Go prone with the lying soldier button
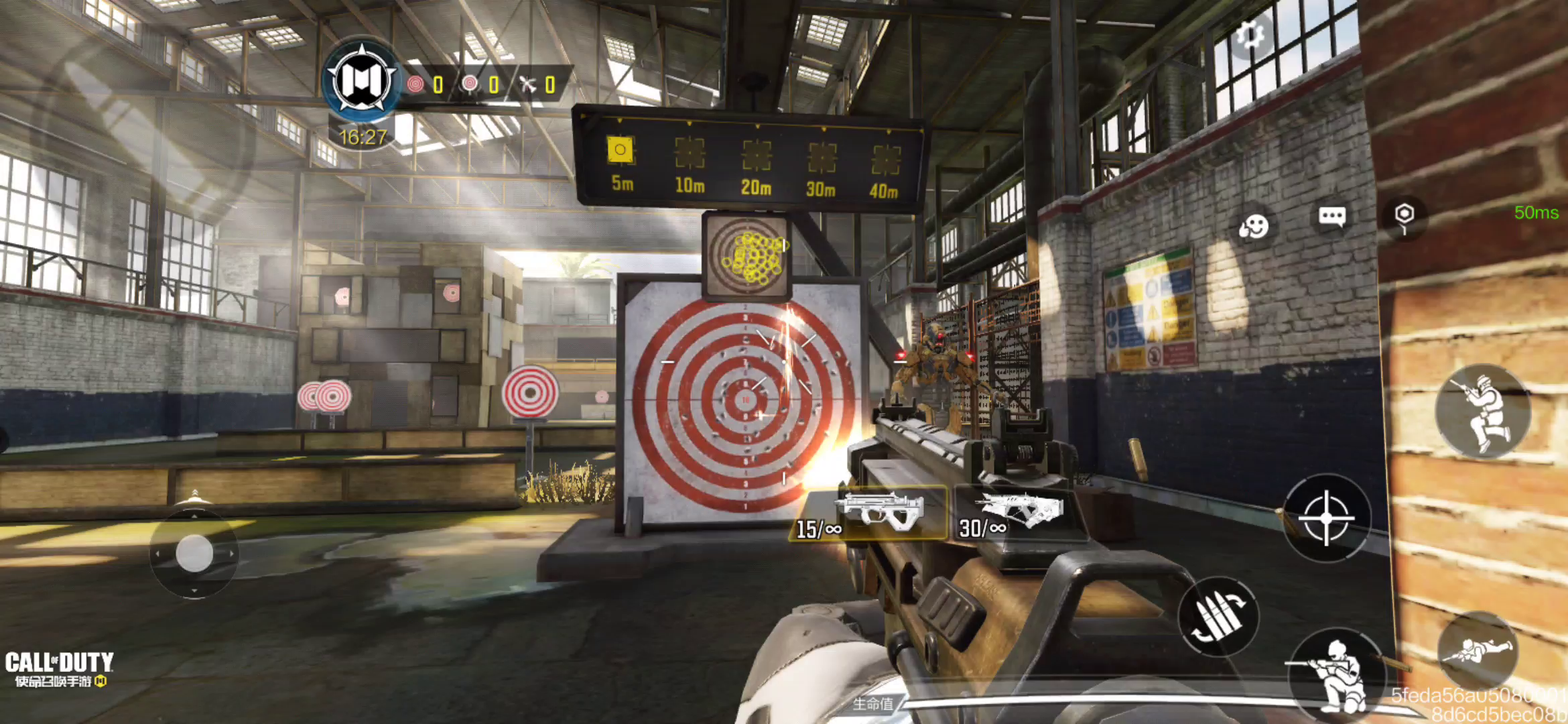Viewport: 1568px width, 724px height. (x=1477, y=649)
